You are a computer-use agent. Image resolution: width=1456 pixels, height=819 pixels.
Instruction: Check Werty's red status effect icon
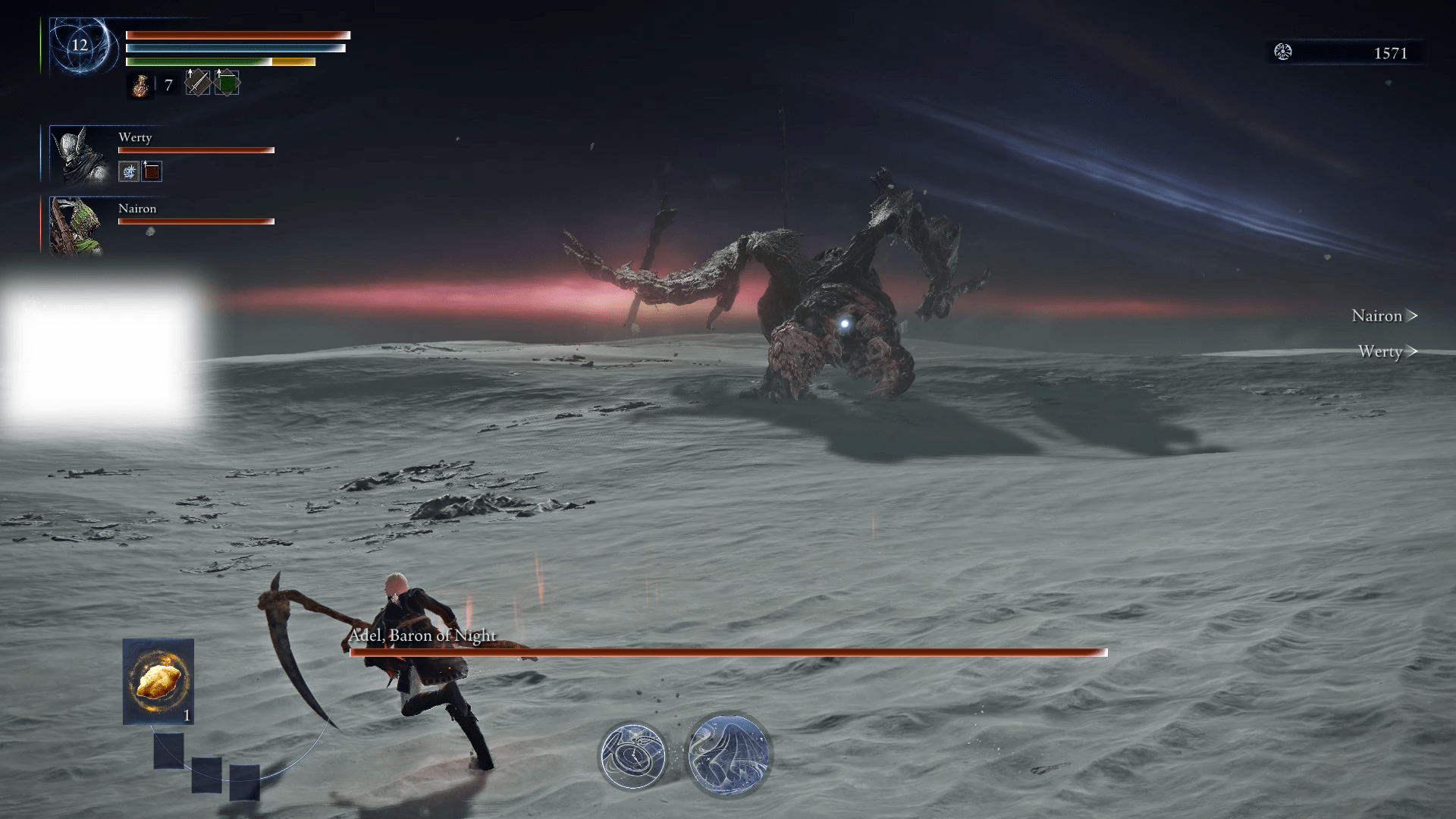click(x=152, y=171)
